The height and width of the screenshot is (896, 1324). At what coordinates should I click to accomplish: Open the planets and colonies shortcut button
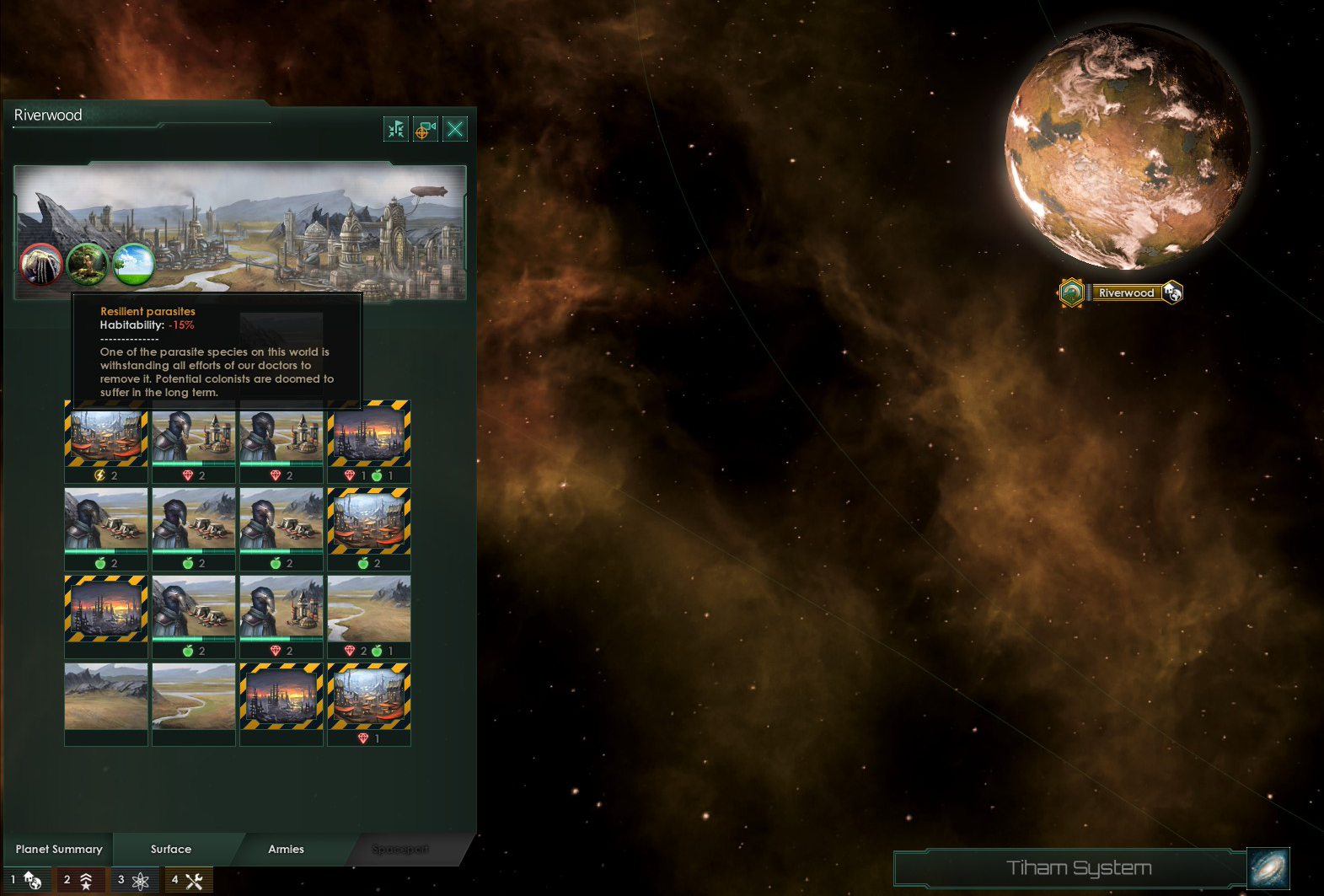[x=27, y=880]
